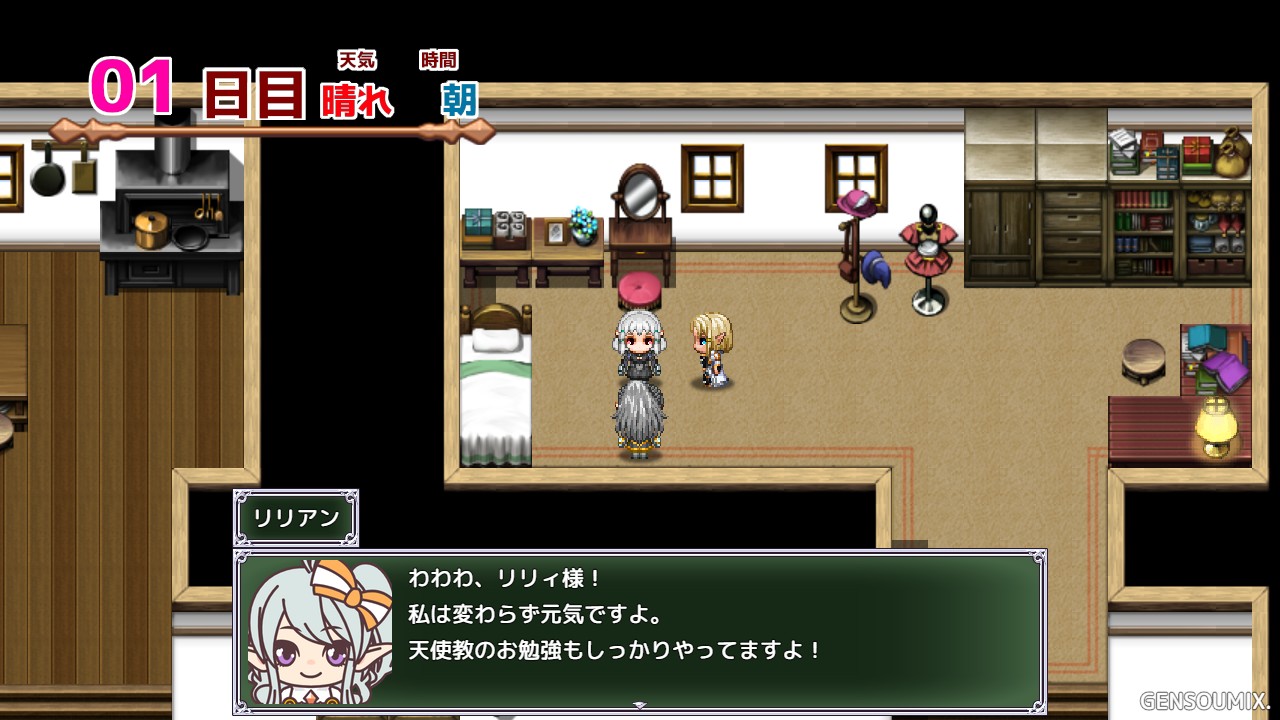
Task: Click the dialogue continue arrow indicator
Action: [640, 705]
